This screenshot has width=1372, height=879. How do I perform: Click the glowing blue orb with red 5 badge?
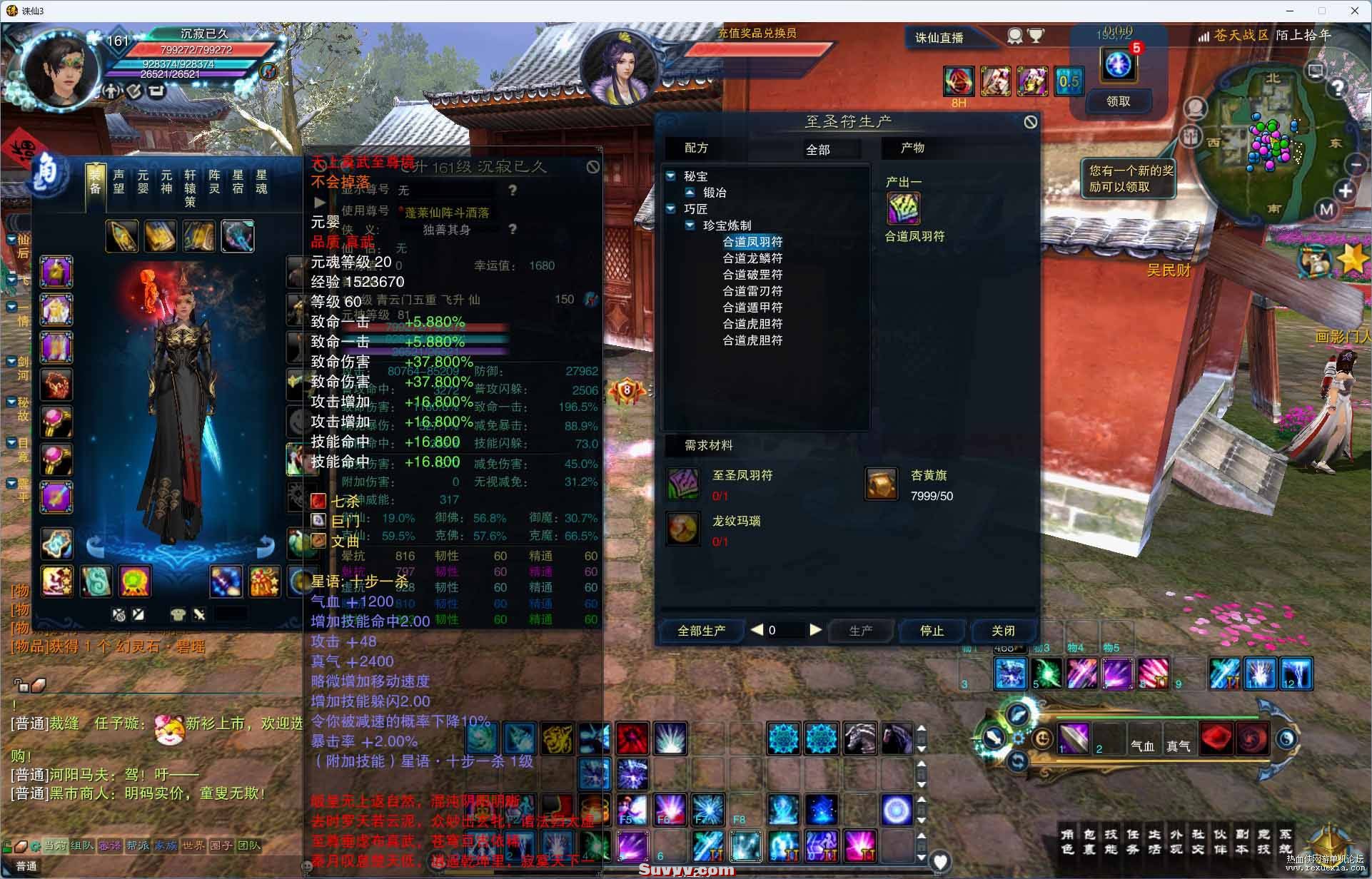pyautogui.click(x=1119, y=63)
